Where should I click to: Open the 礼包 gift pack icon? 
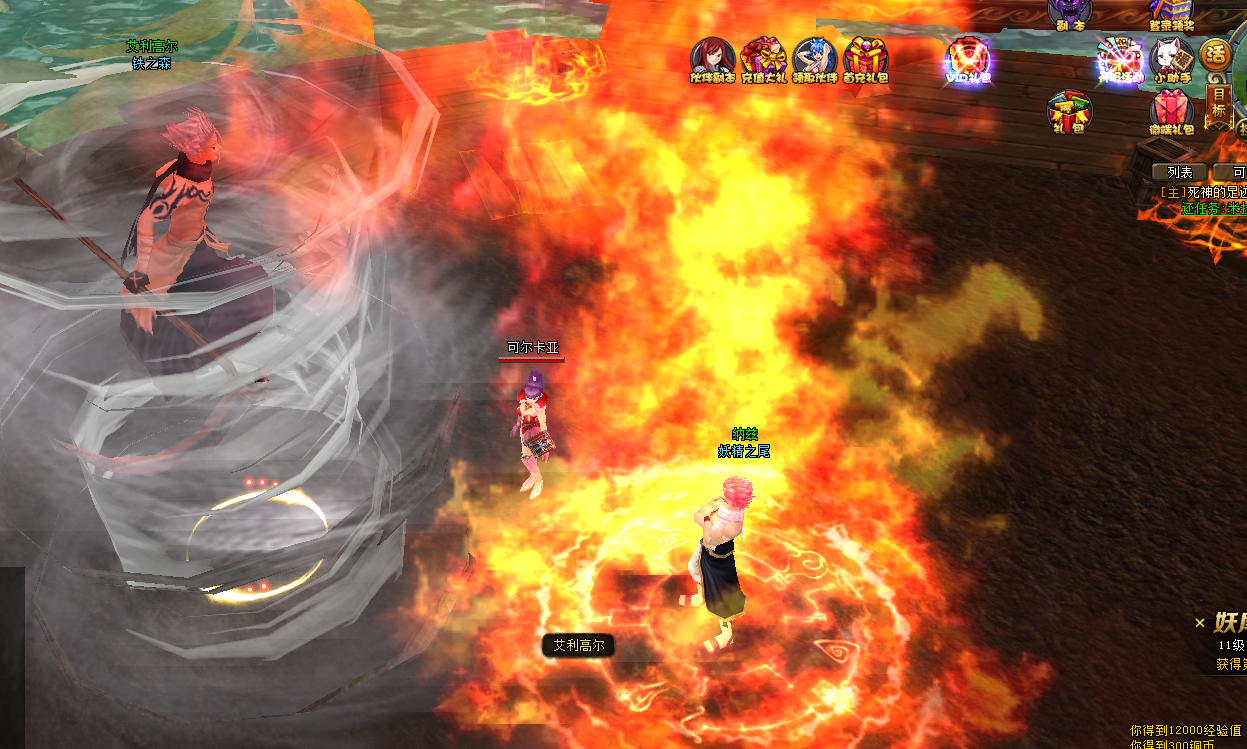click(1069, 112)
